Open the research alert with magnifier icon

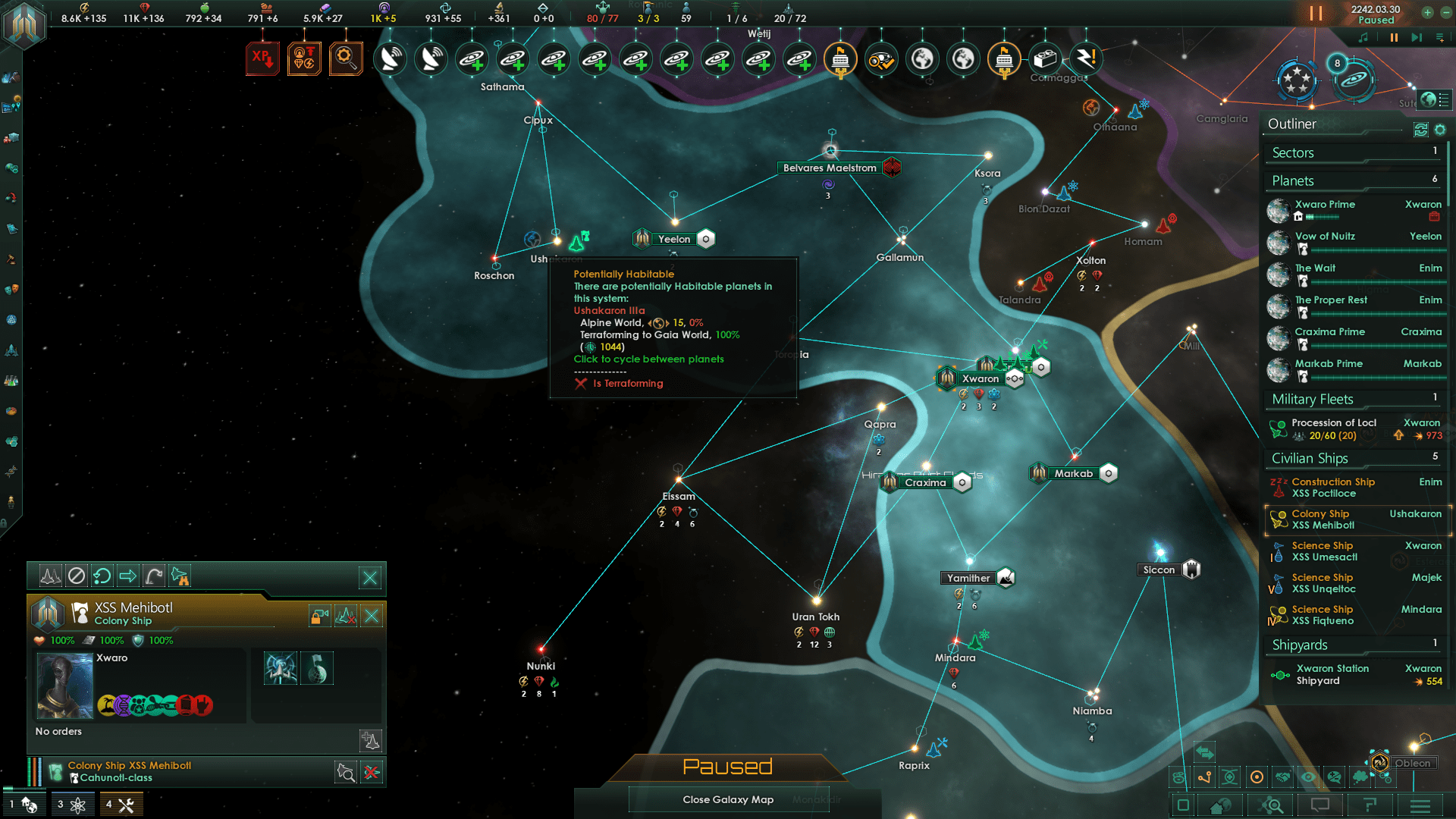tap(347, 58)
